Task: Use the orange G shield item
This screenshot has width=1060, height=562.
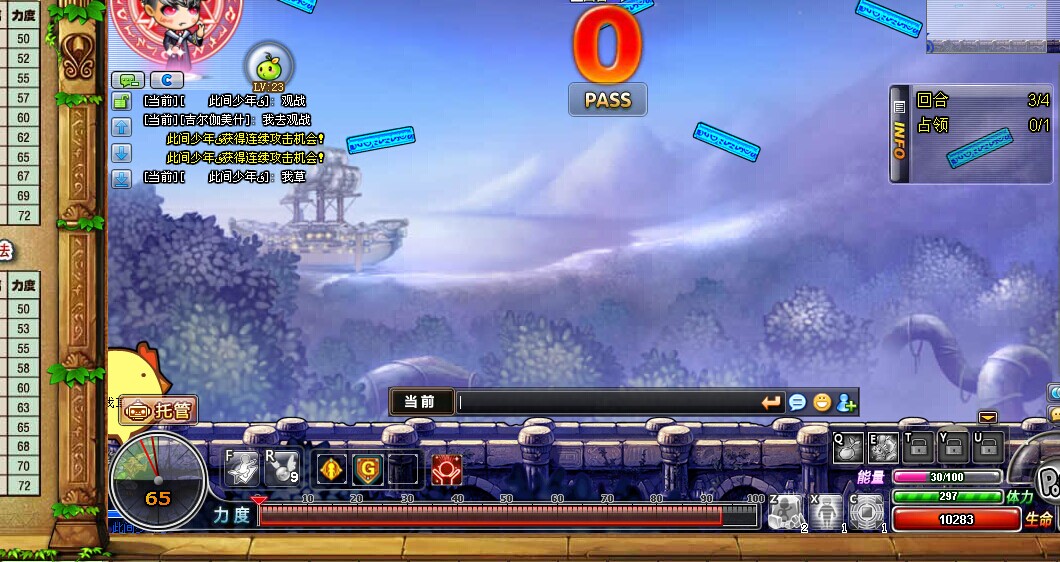Action: [368, 468]
